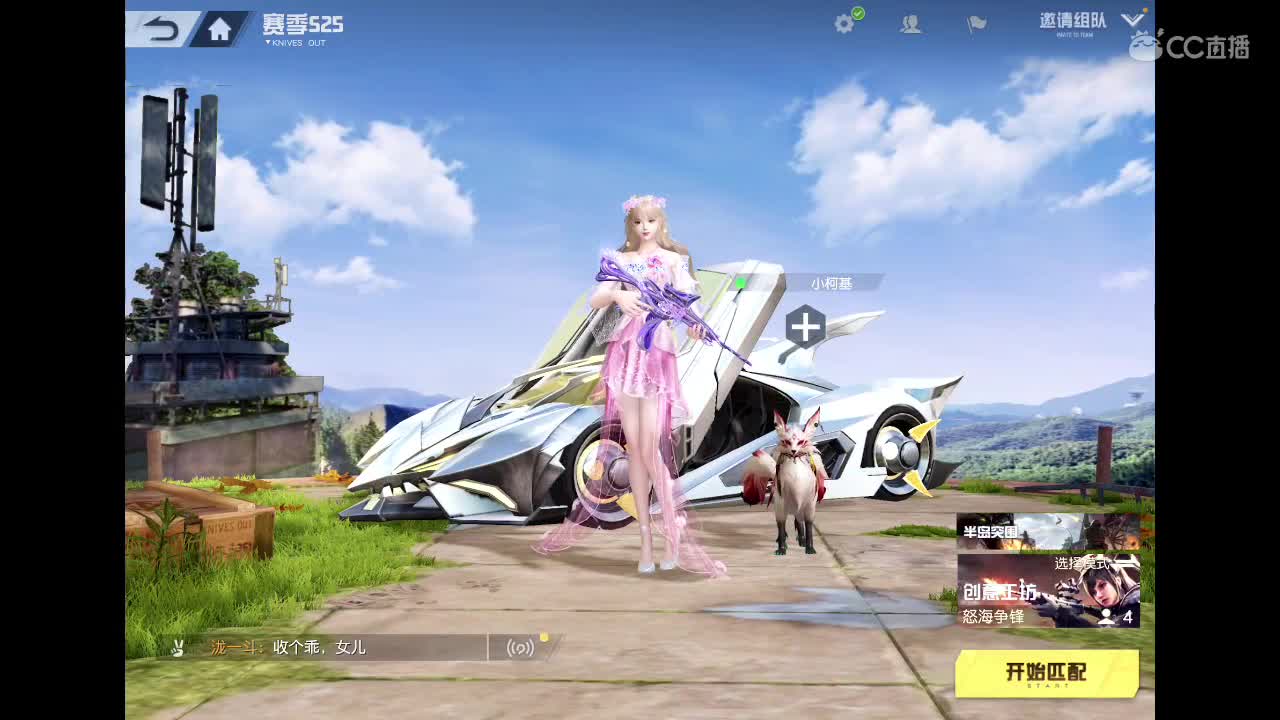Click the back arrow at top left
Screen dimensions: 1280x720
coord(160,27)
